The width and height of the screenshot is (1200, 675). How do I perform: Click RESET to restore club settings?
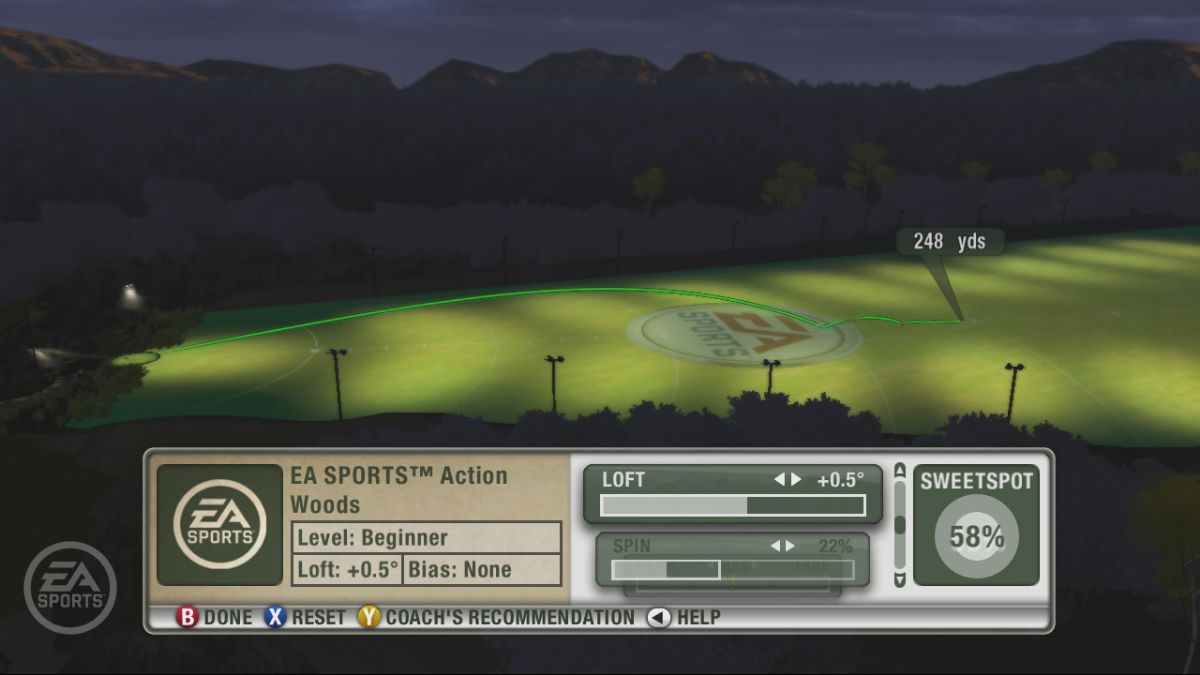[x=305, y=617]
